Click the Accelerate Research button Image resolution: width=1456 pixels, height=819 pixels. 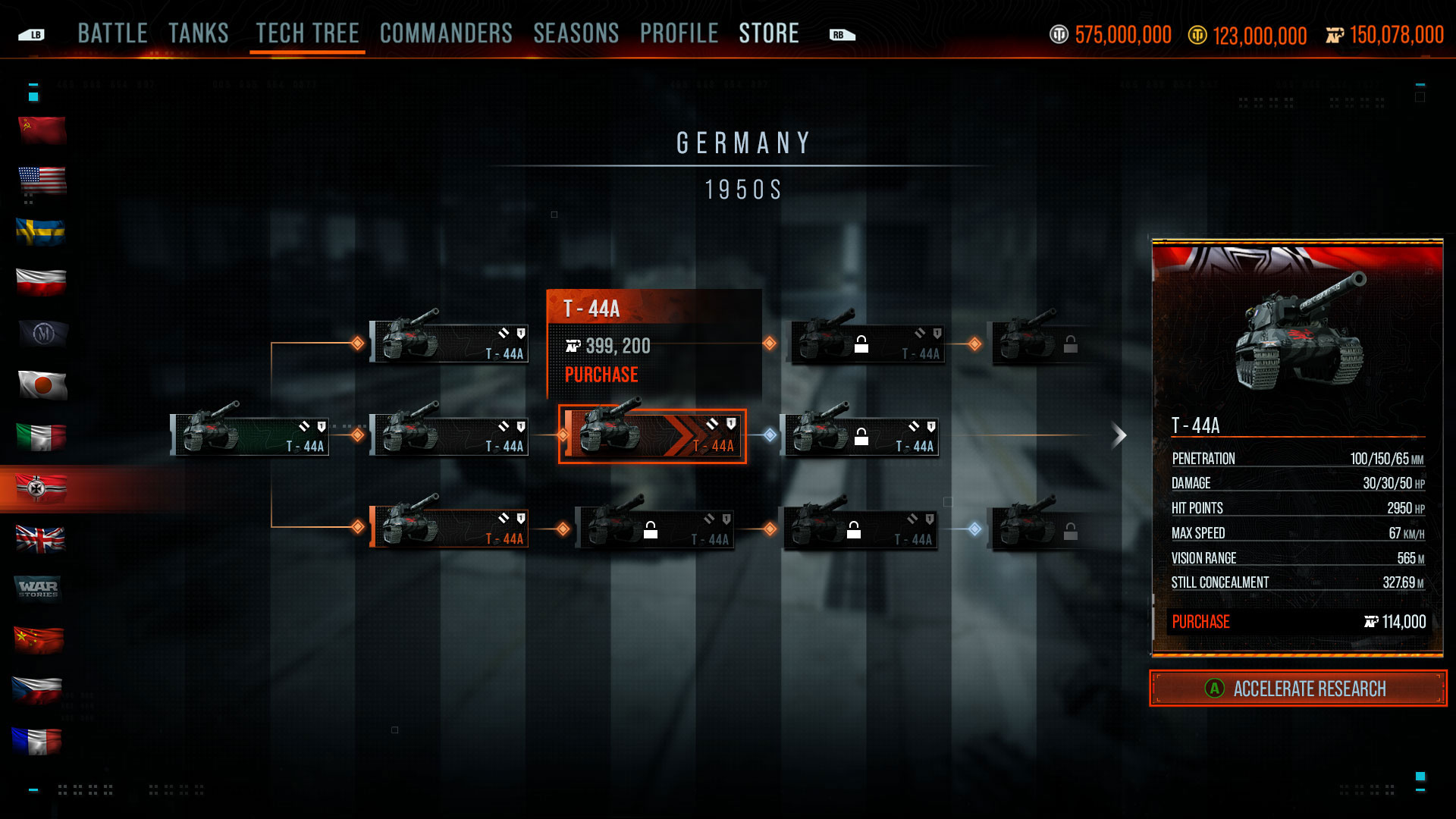1298,689
